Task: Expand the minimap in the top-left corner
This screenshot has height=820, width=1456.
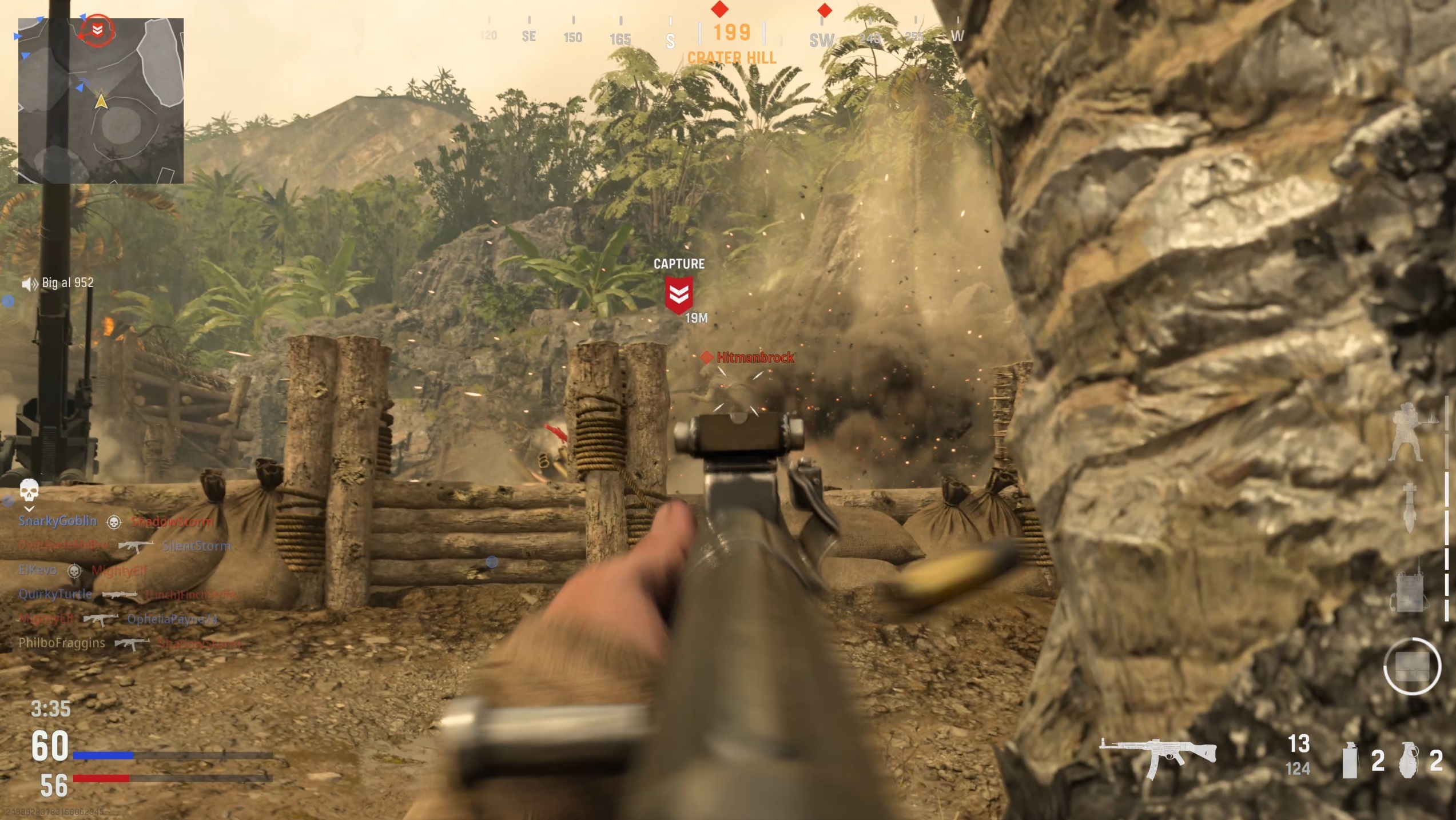Action: coord(102,100)
